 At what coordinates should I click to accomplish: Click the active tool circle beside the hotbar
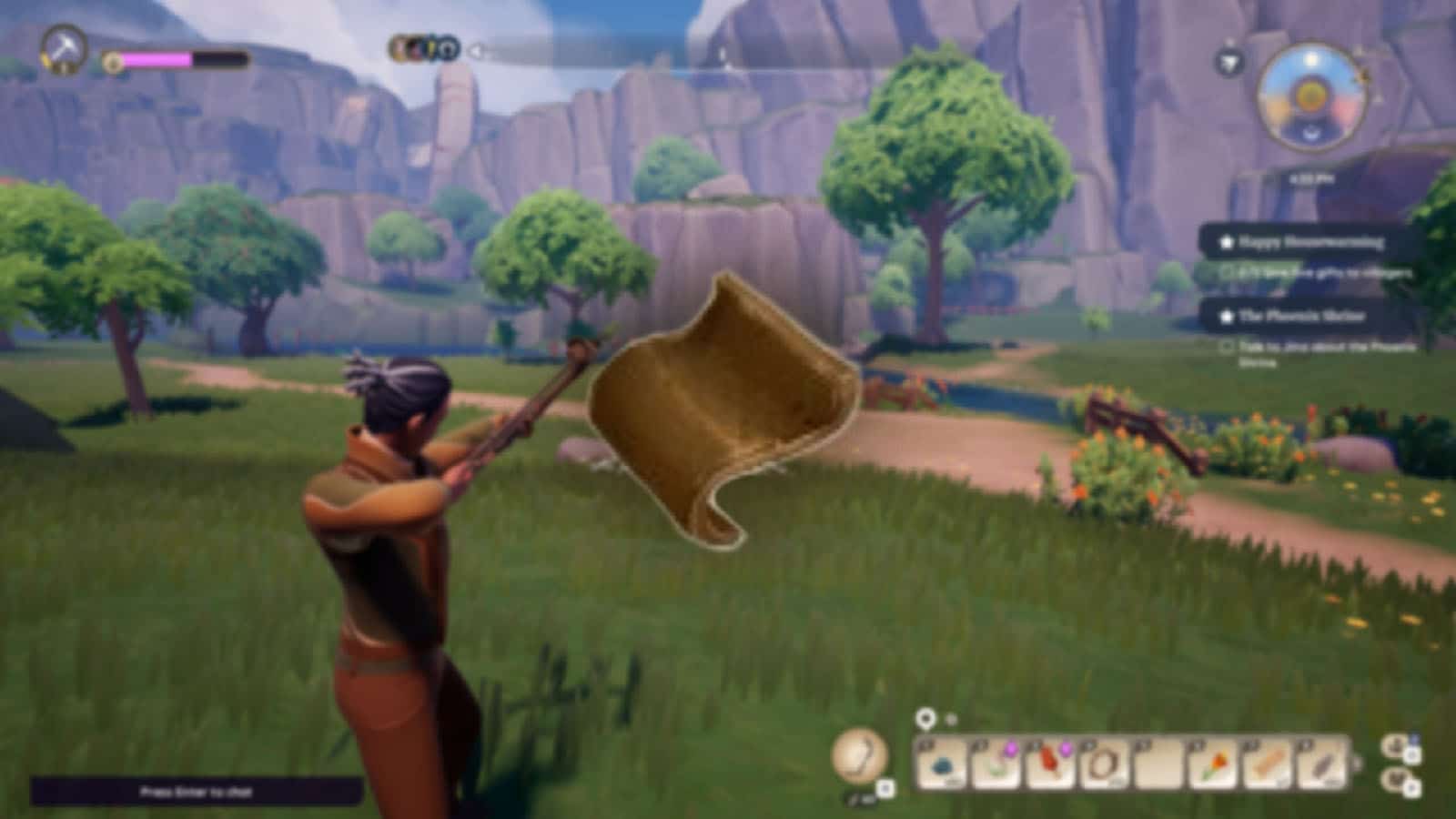[859, 758]
